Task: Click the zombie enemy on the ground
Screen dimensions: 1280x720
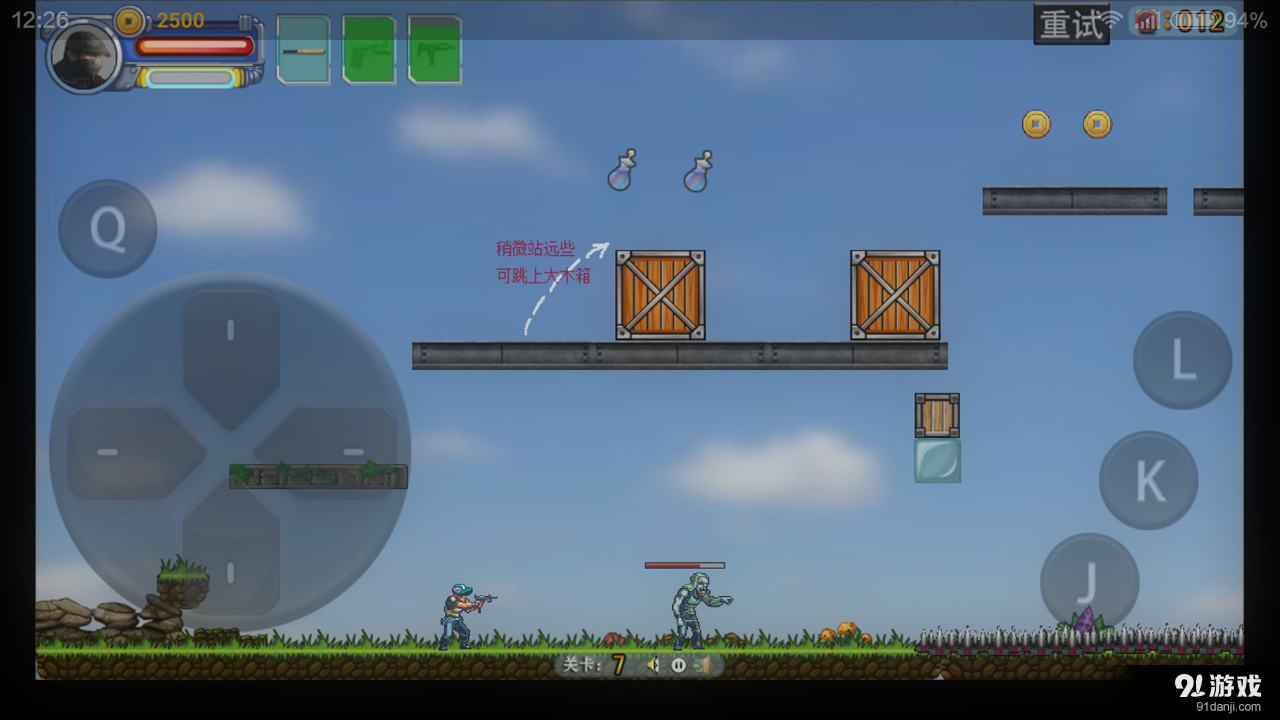Action: (688, 607)
